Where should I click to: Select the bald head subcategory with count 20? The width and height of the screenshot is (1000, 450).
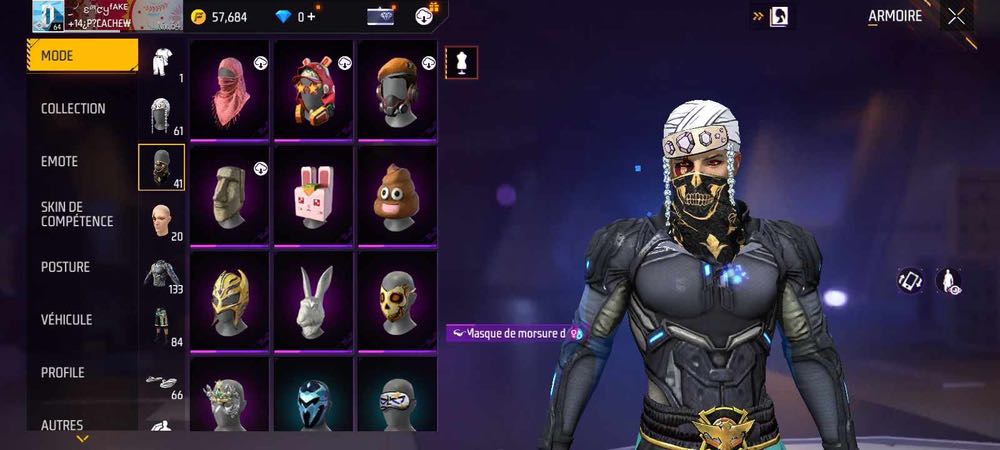click(x=162, y=221)
